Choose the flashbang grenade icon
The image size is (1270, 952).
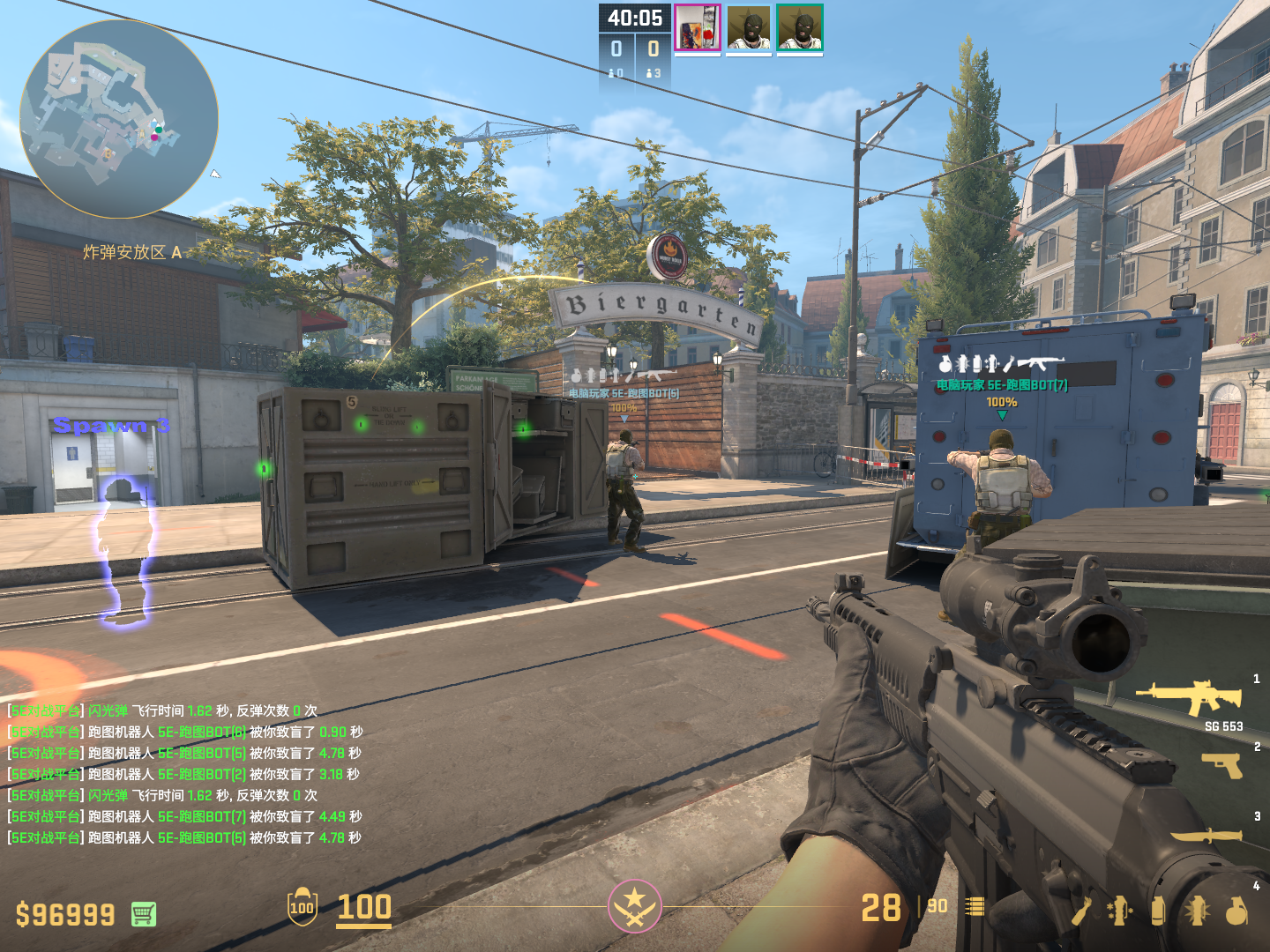tap(1197, 911)
